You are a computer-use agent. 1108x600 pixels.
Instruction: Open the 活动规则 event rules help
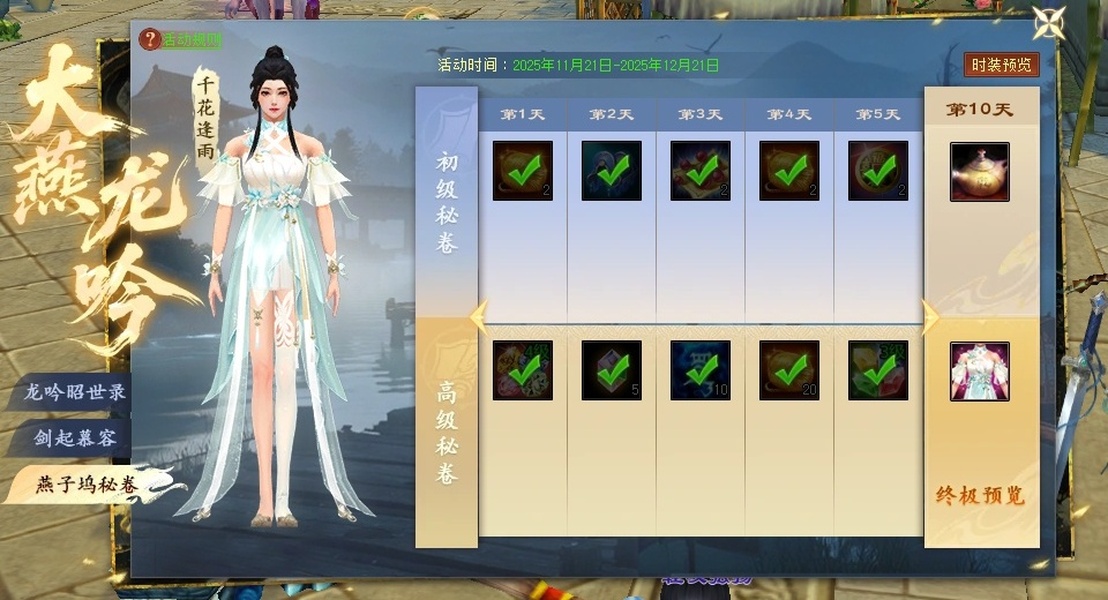[182, 40]
